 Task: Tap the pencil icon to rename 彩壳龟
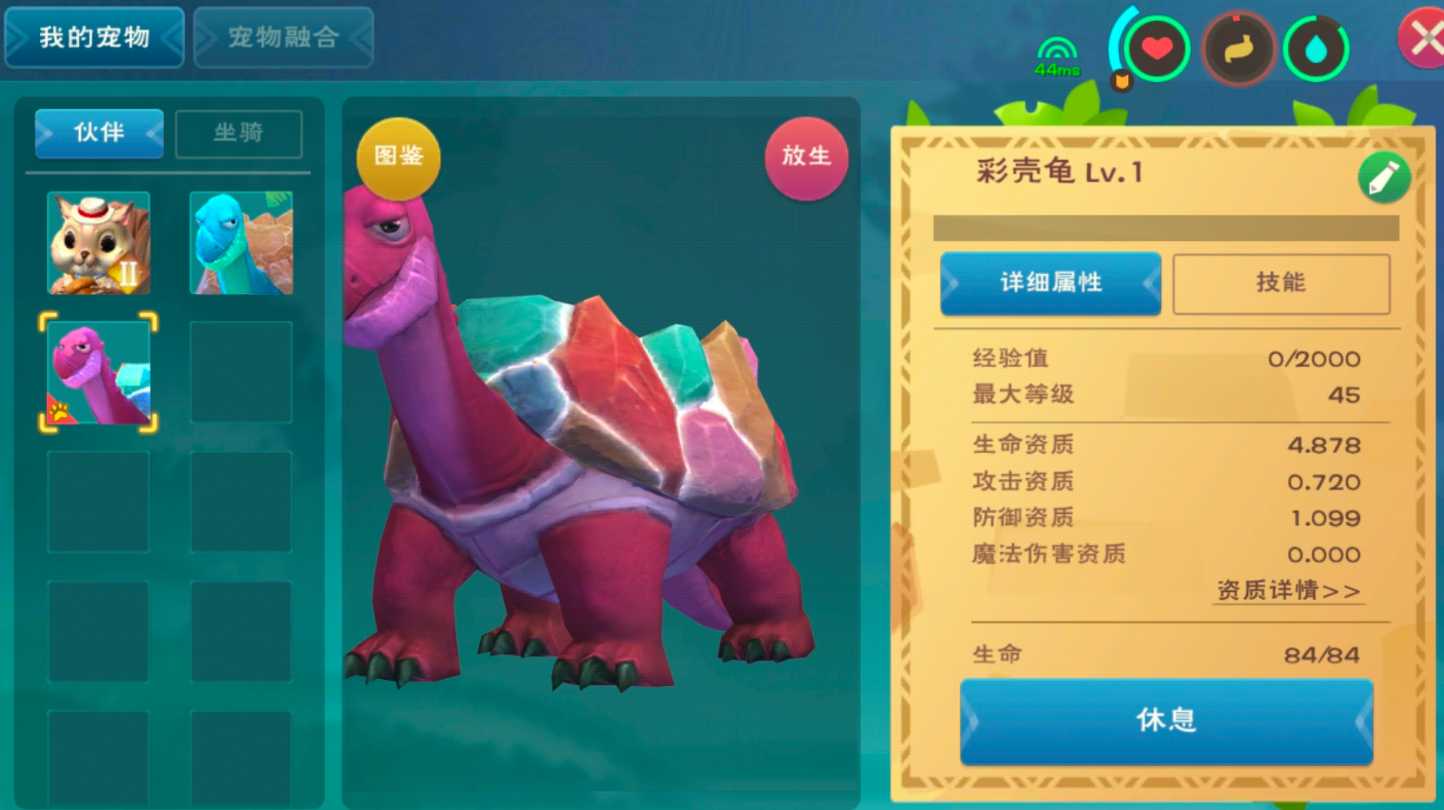[1384, 179]
